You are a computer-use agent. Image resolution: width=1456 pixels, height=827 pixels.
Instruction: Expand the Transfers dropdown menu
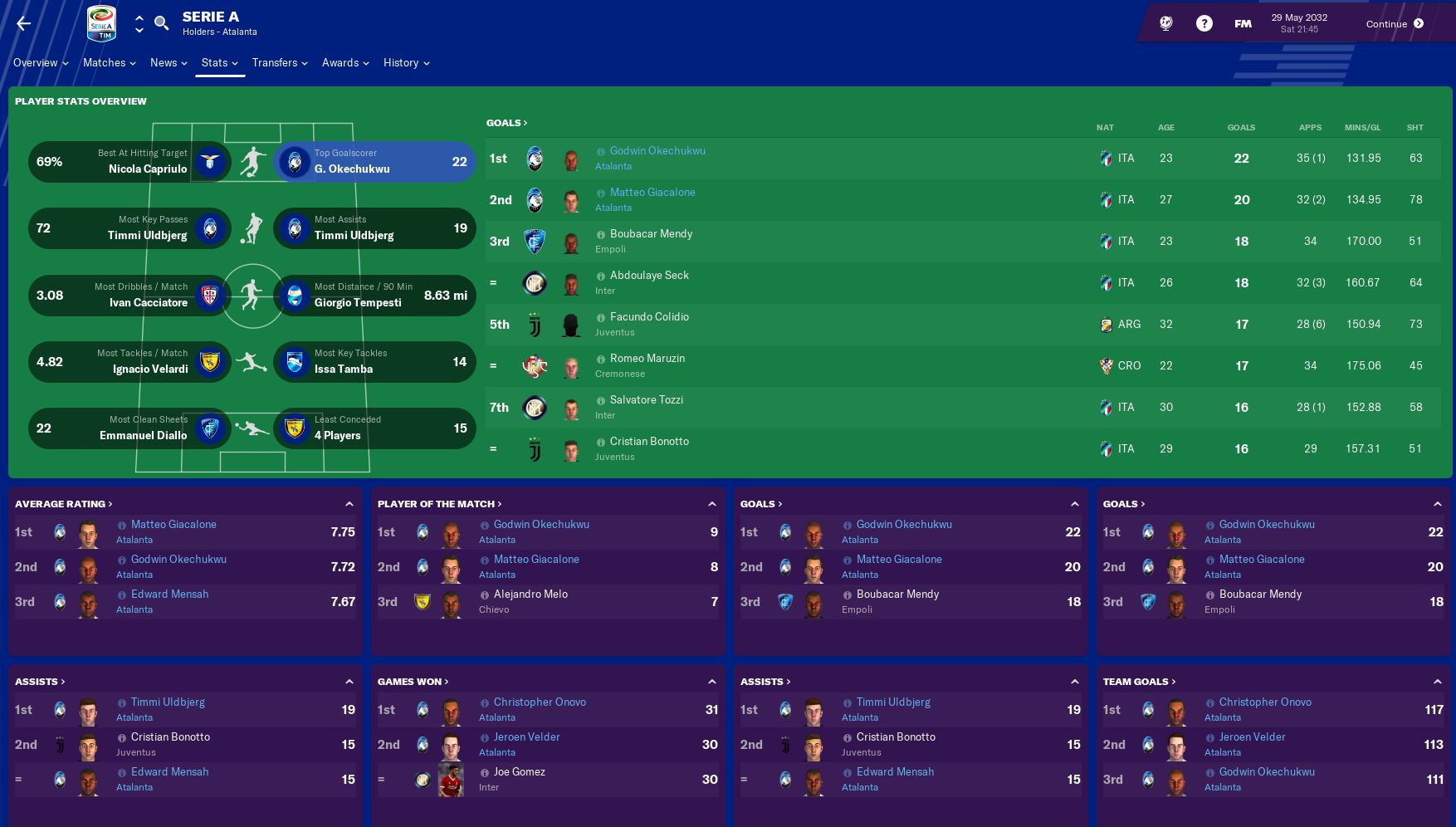pos(279,62)
